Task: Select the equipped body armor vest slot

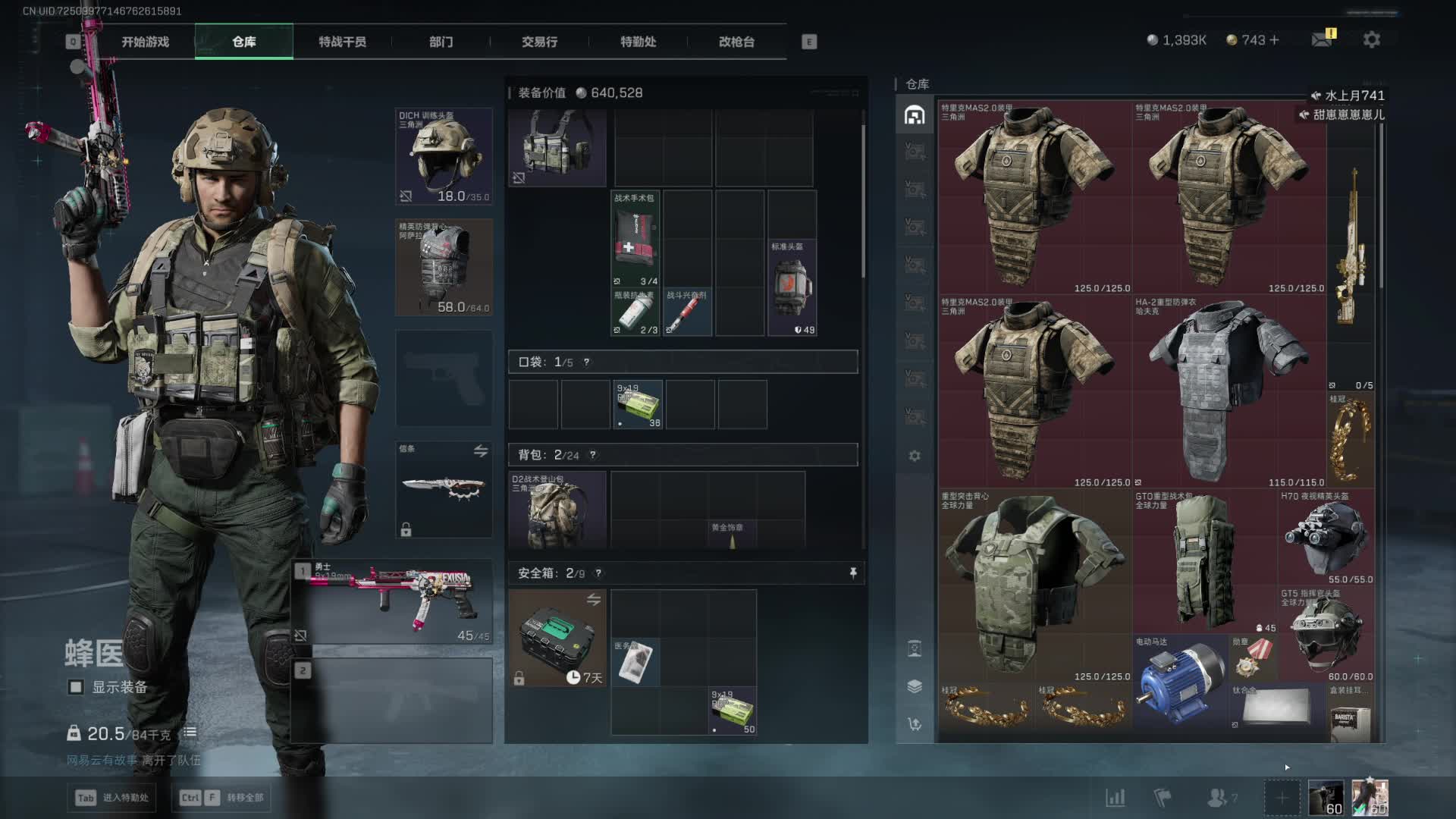Action: (x=444, y=267)
